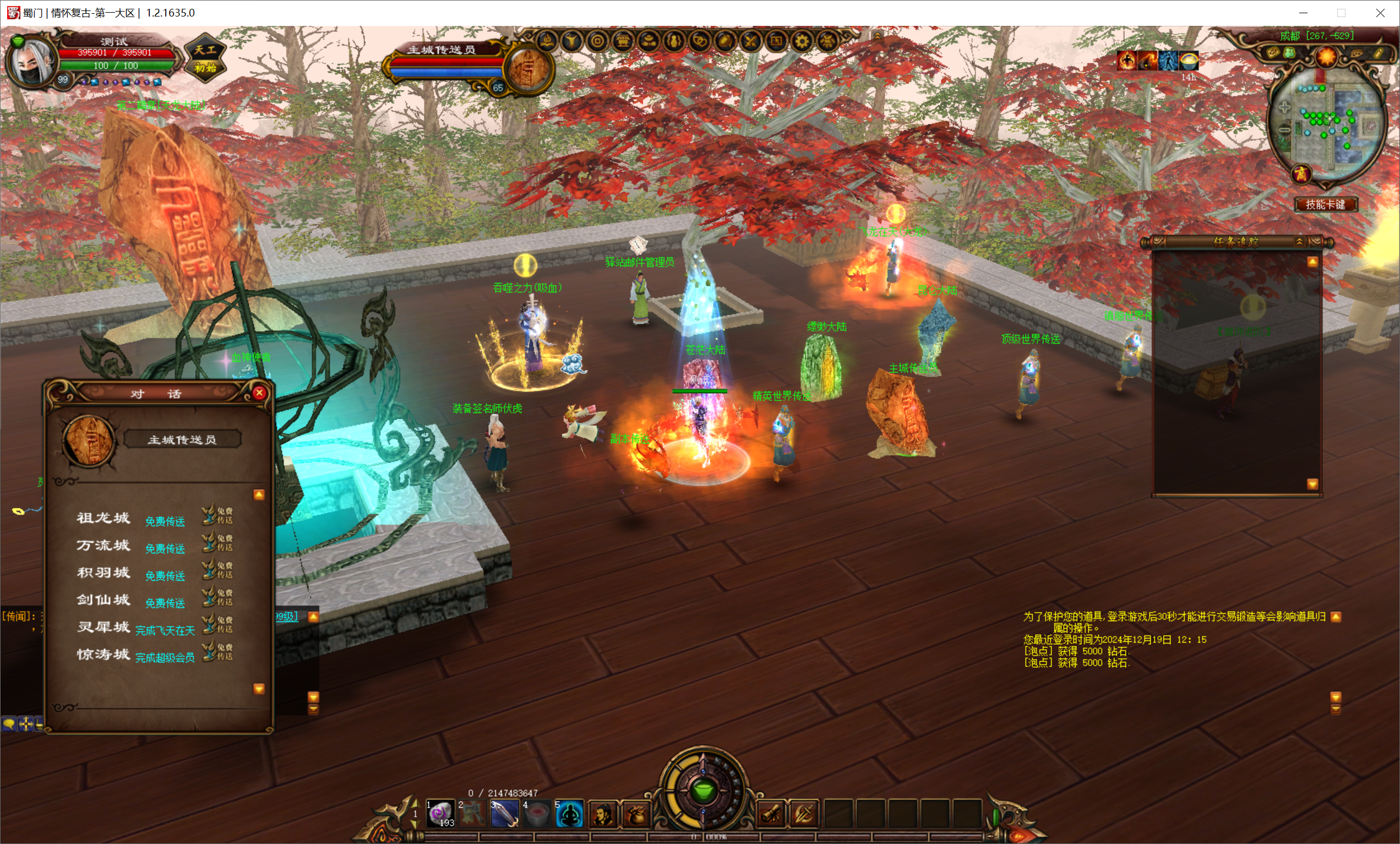This screenshot has width=1400, height=844.
Task: Teleport to 祖龙城 via 免费传送
Action: pos(165,521)
